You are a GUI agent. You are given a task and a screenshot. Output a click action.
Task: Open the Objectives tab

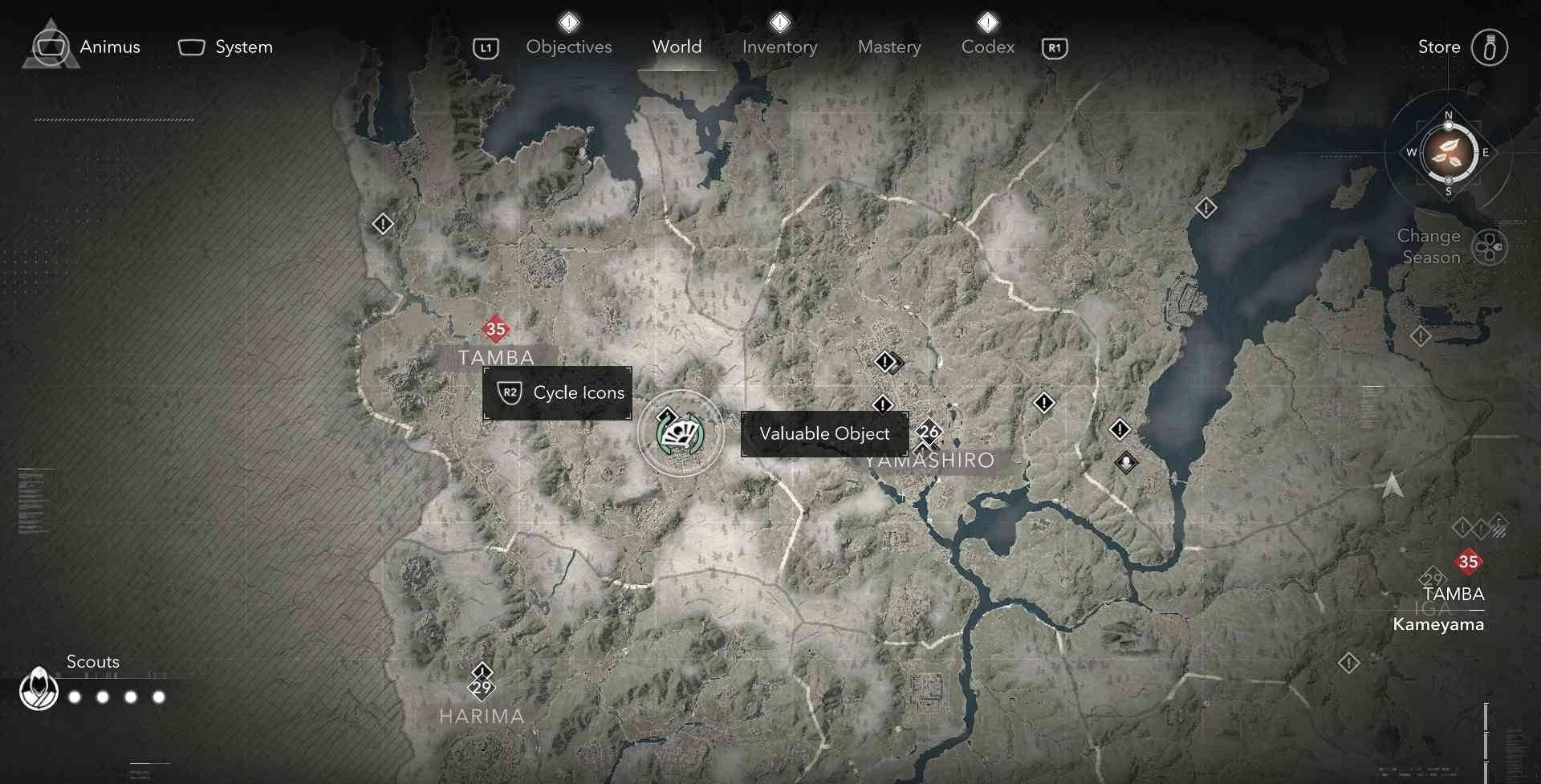(x=568, y=47)
